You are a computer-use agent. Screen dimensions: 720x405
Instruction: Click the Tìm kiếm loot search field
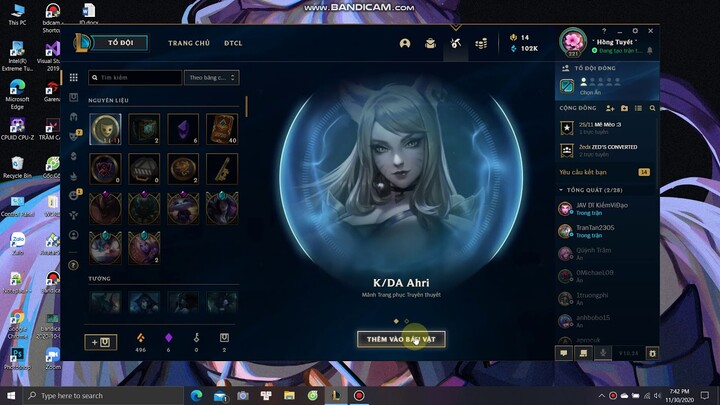[x=135, y=77]
